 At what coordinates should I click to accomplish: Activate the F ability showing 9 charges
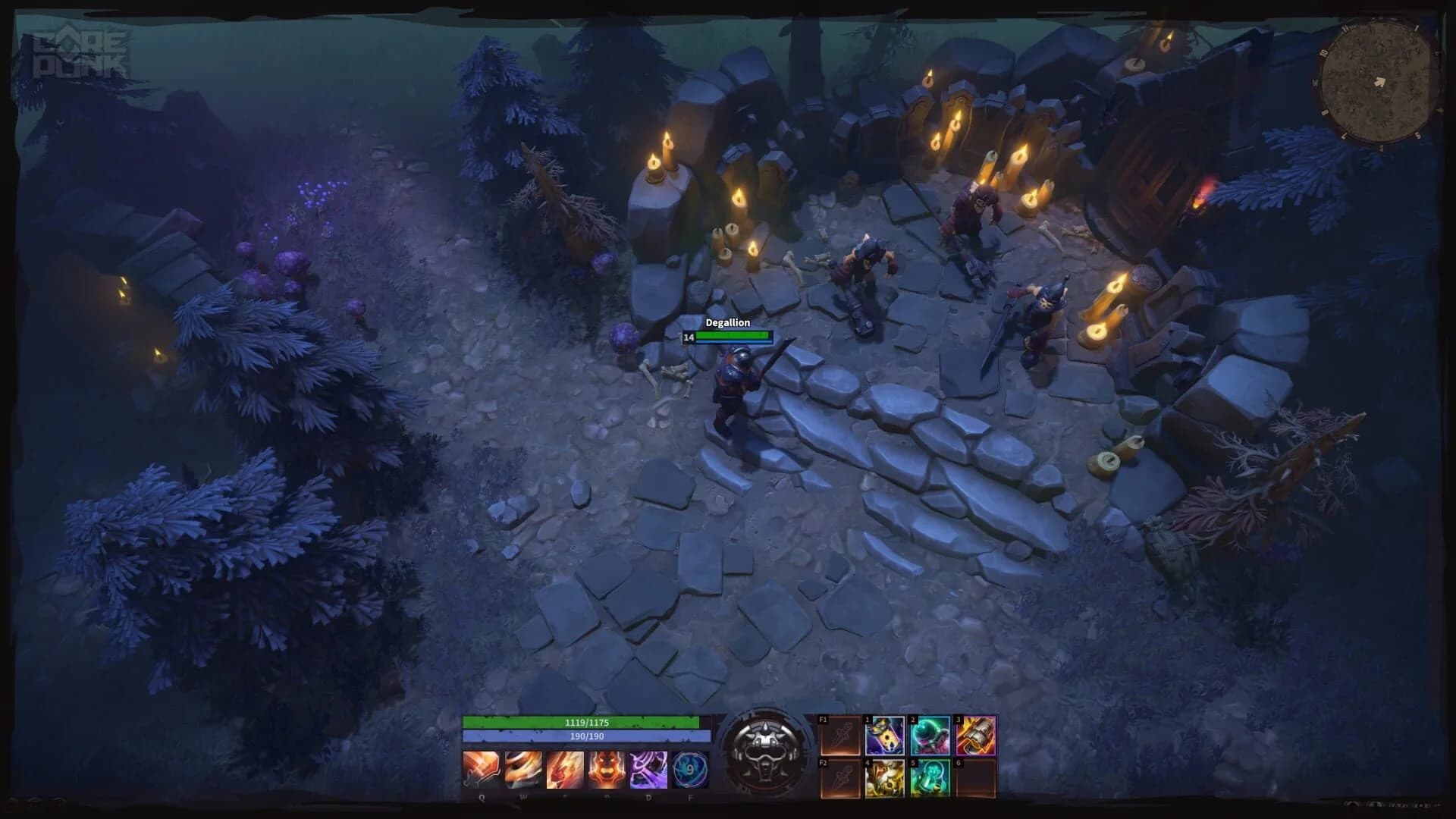coord(690,770)
